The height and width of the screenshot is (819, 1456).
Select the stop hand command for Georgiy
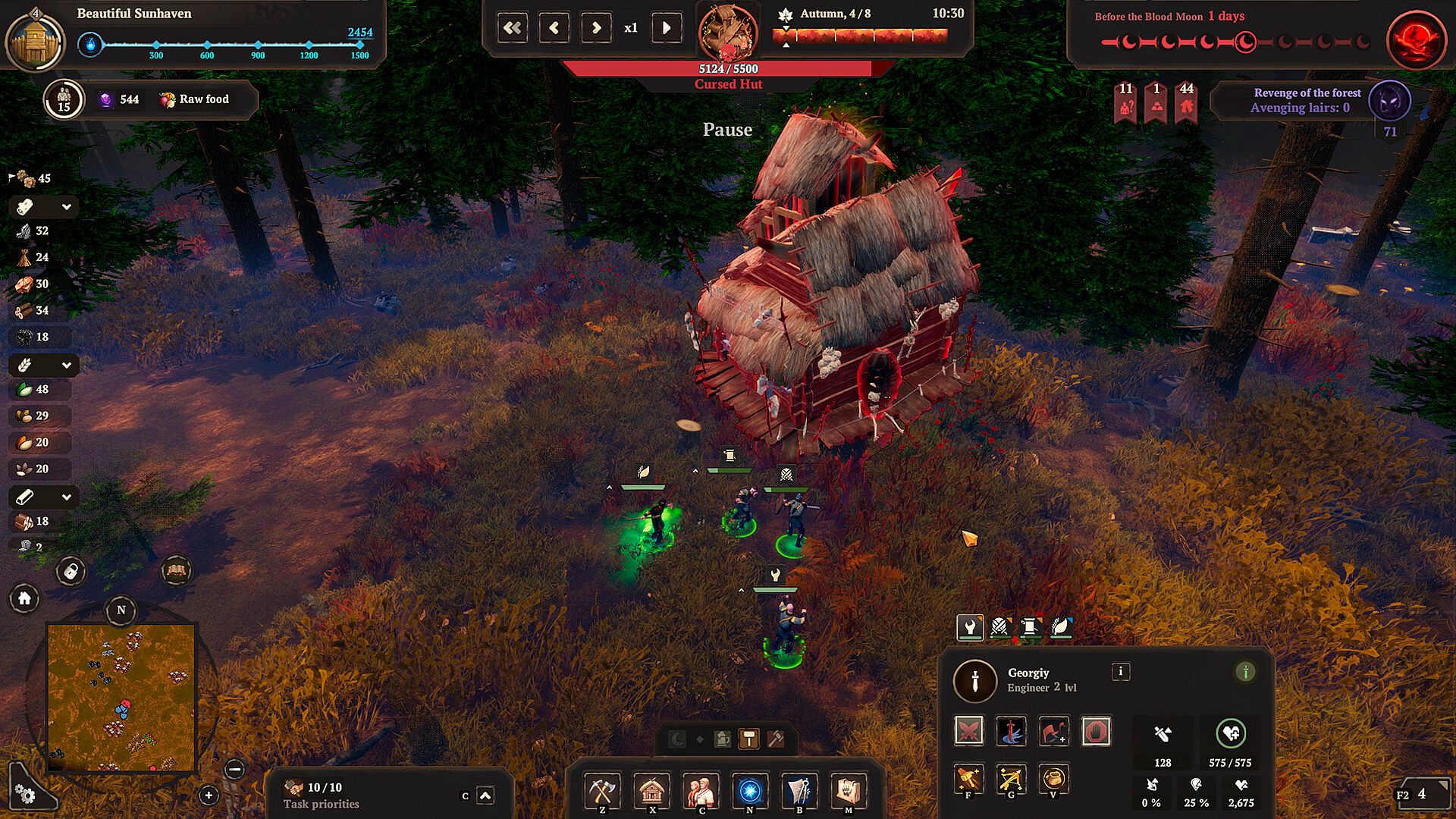1096,731
